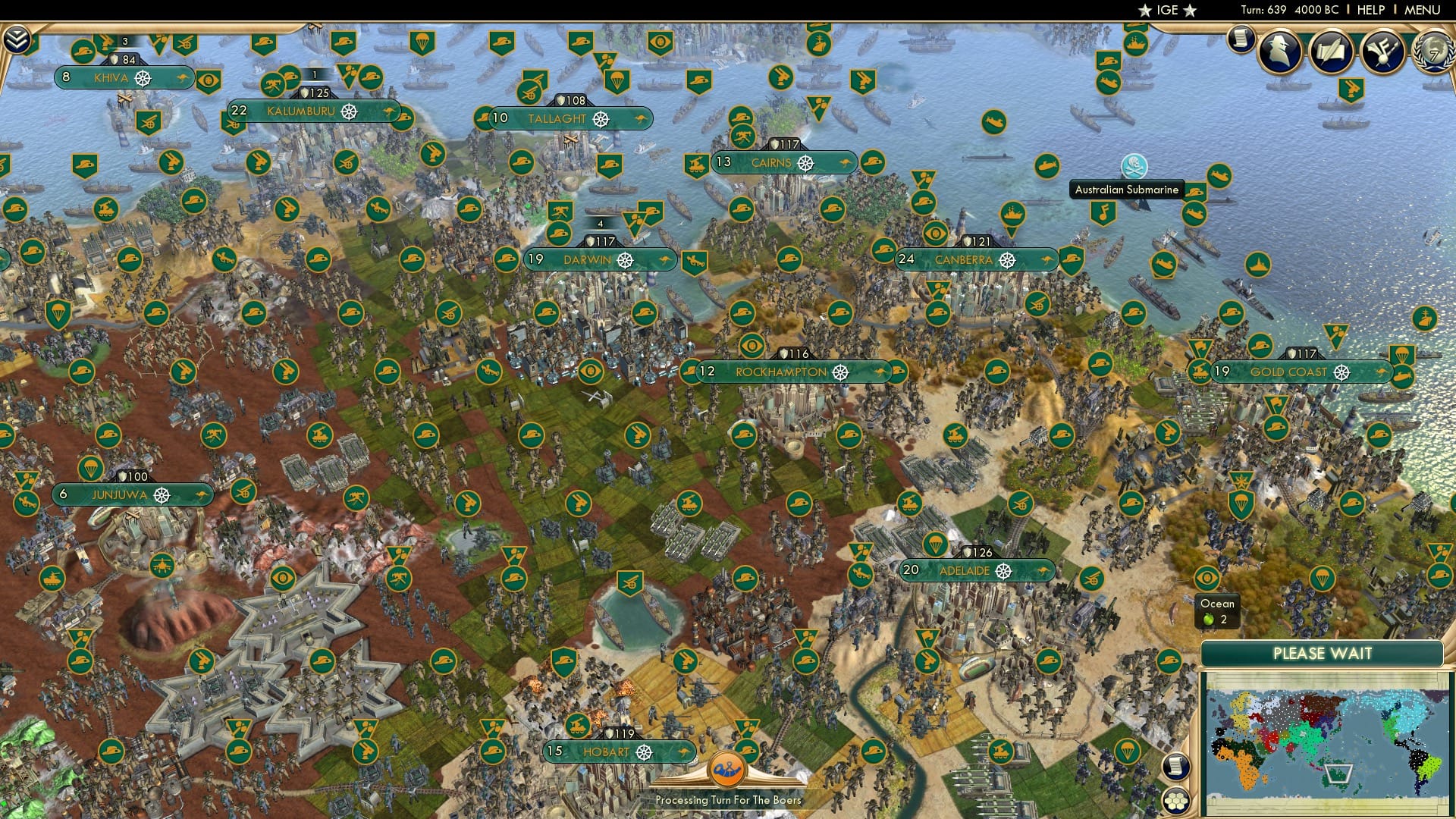
Task: Click Rockhampton's ship wheel icon
Action: 839,373
